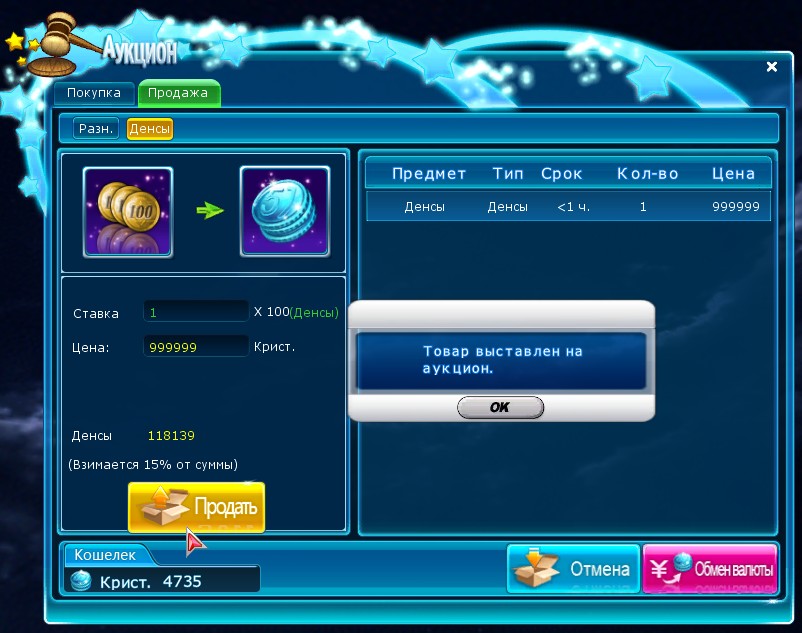This screenshot has width=802, height=633.
Task: Sort listings by Цена column
Action: point(733,173)
